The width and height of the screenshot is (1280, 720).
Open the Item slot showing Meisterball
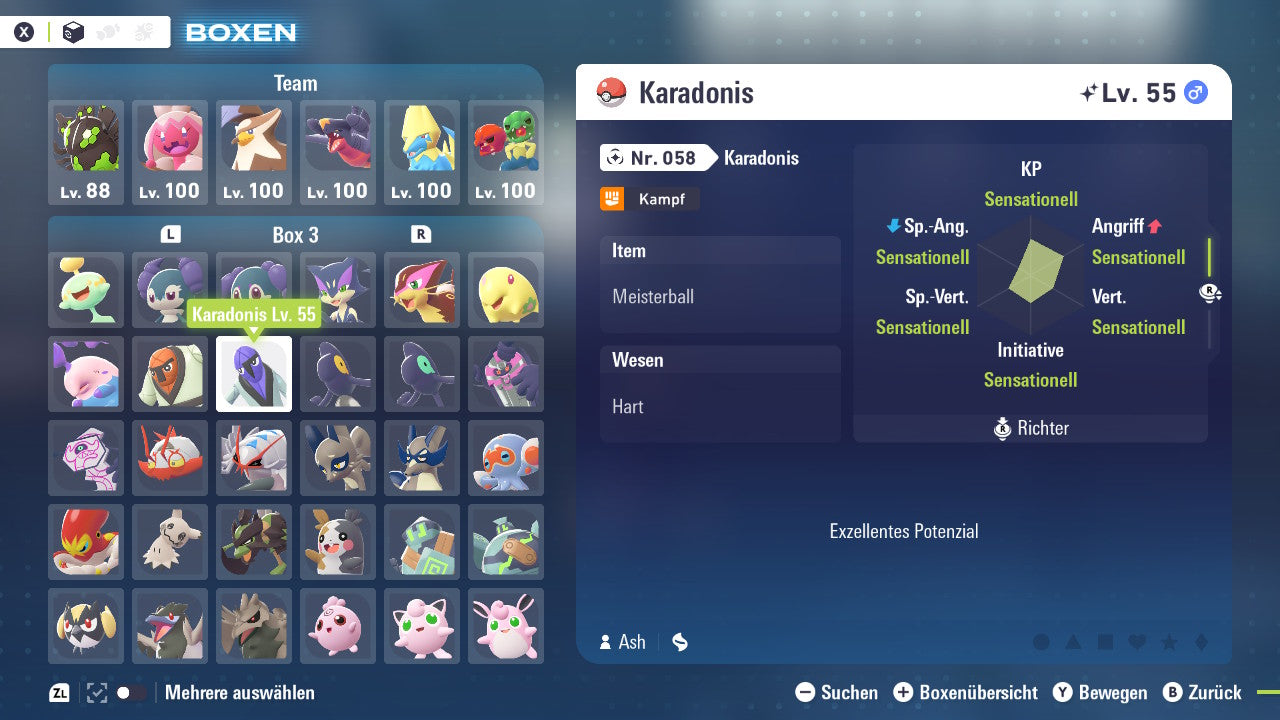(720, 296)
